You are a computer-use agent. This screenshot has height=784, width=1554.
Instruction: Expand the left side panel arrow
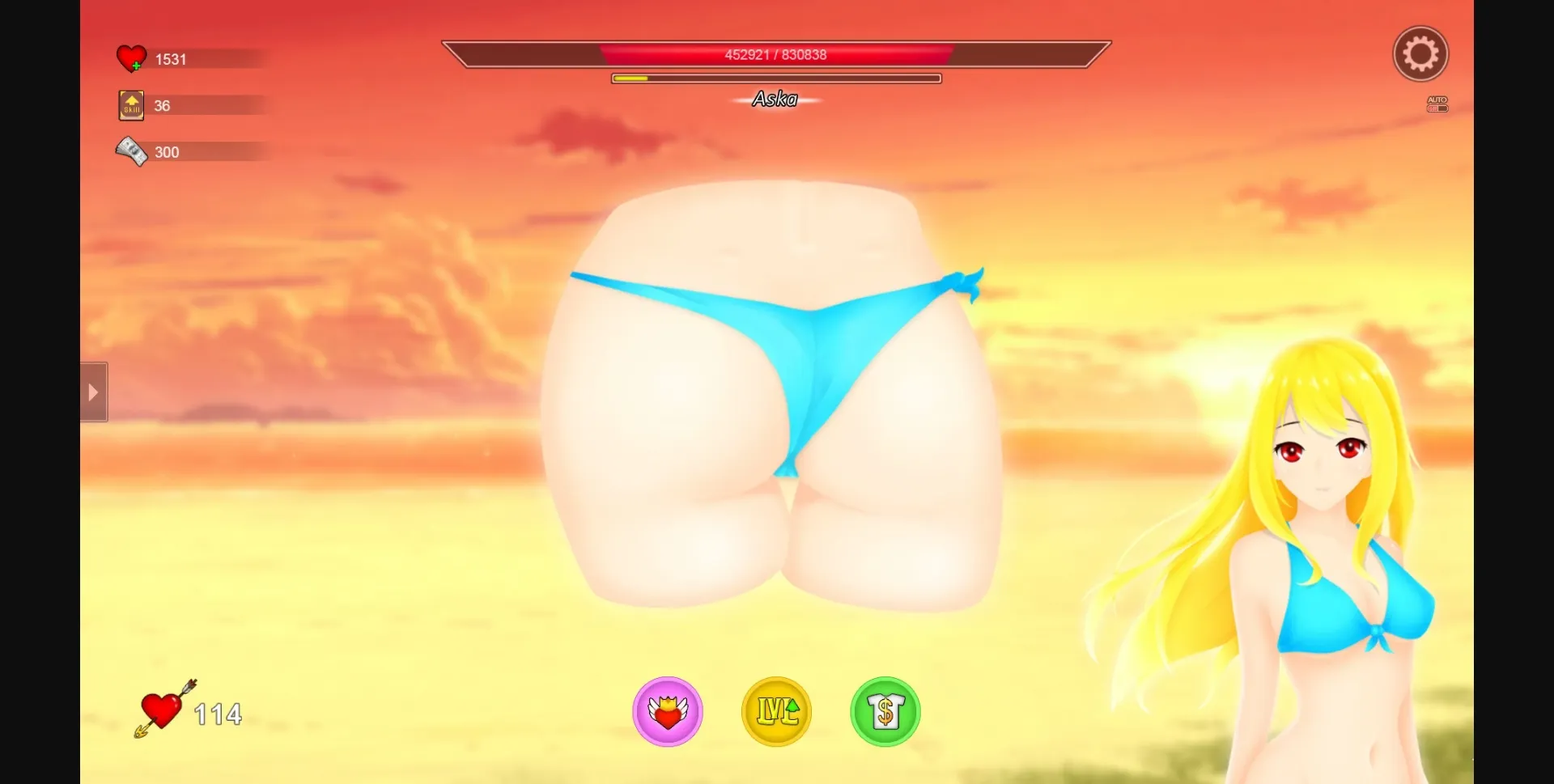(92, 392)
